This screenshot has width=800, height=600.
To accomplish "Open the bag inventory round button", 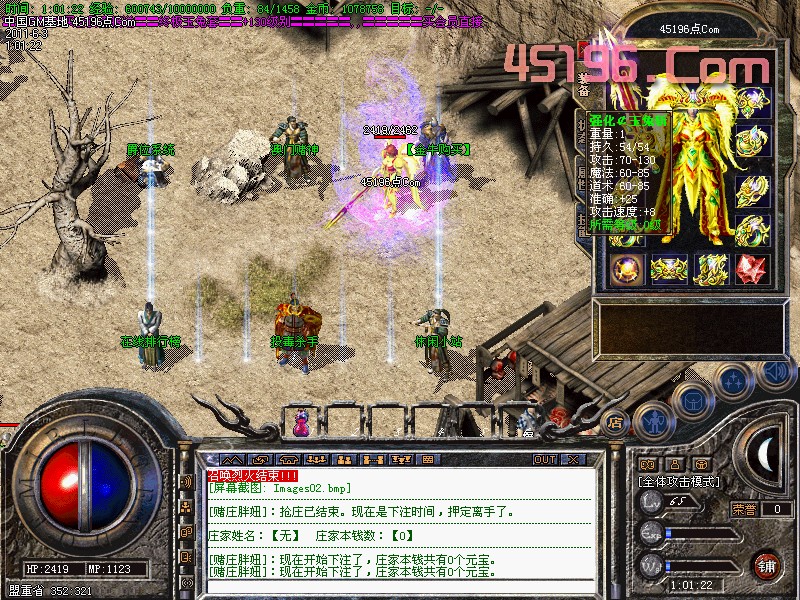I will point(691,398).
